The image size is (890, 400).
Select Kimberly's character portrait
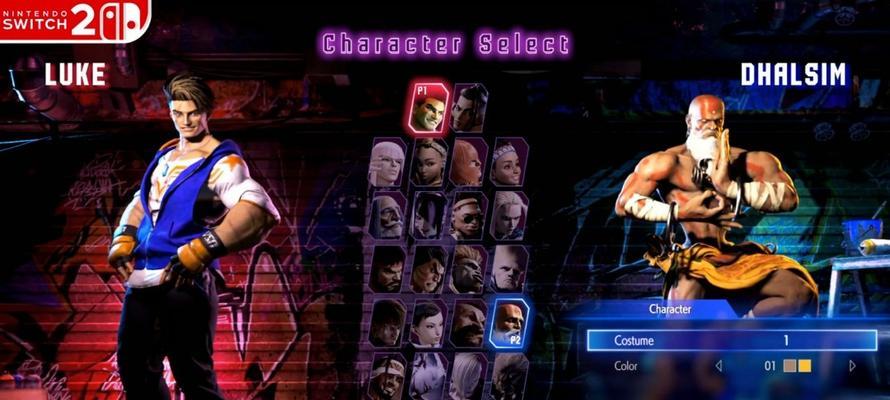point(428,161)
